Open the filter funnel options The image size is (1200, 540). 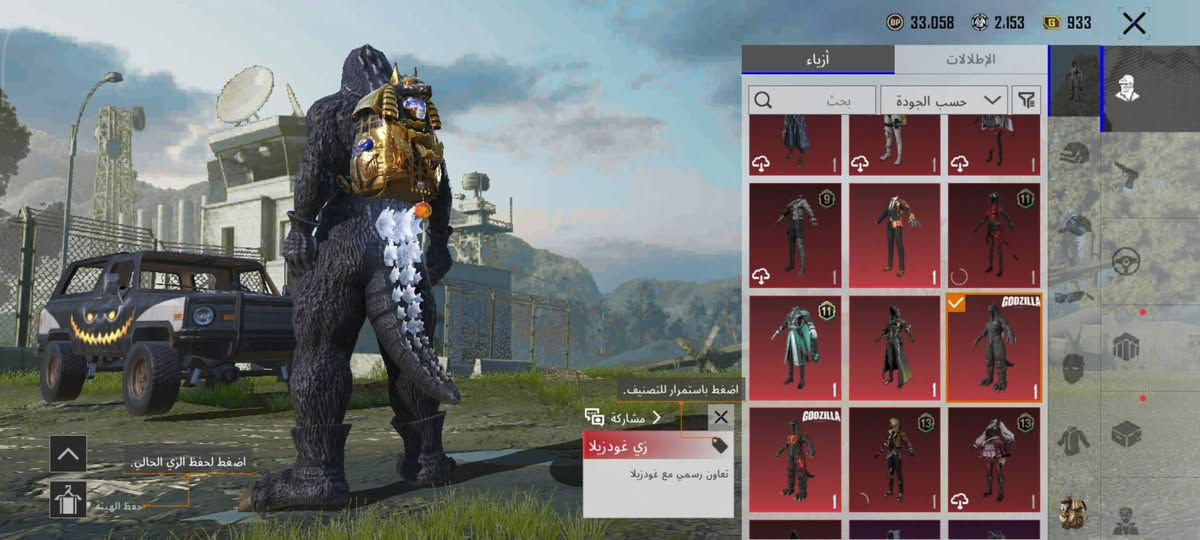(x=1026, y=100)
